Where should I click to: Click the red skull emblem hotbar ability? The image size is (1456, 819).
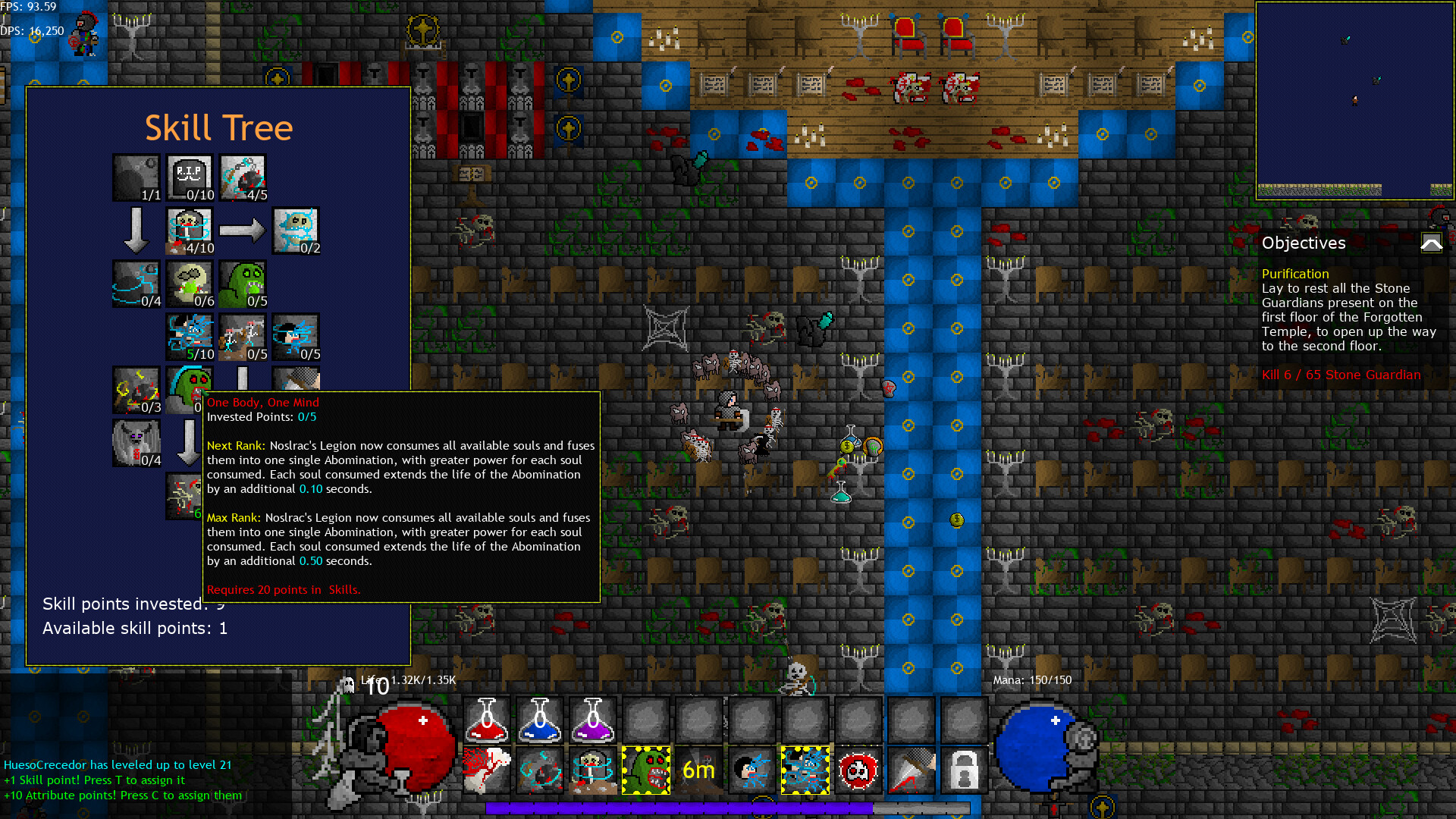(858, 769)
